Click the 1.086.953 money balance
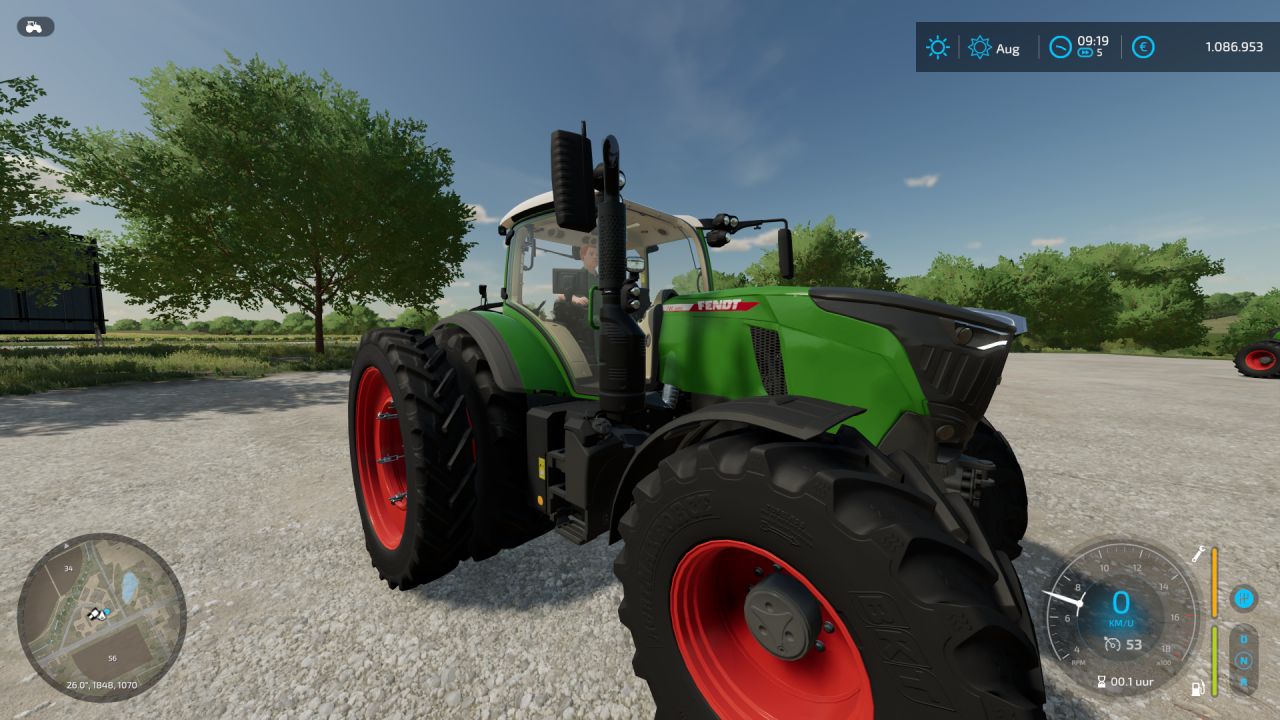Screen dimensions: 1280x720 [1235, 46]
